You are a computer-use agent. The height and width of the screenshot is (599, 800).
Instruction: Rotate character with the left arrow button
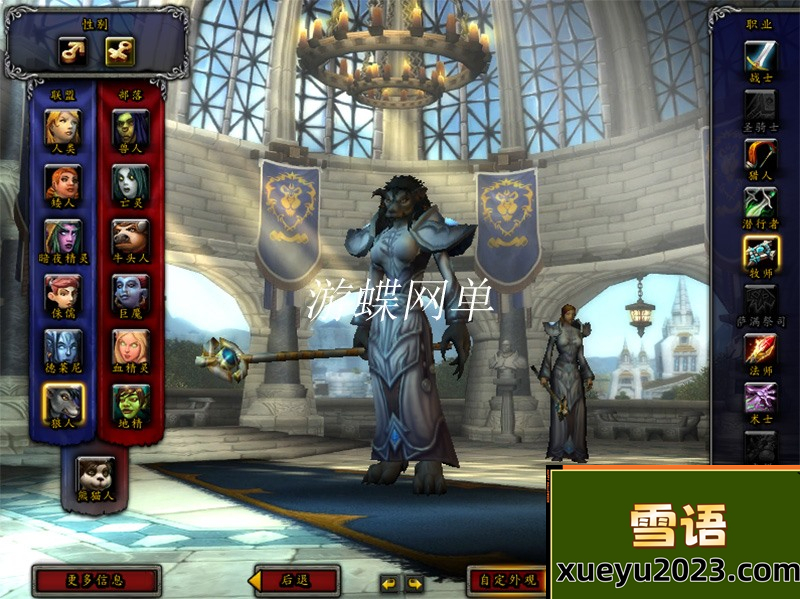(389, 583)
